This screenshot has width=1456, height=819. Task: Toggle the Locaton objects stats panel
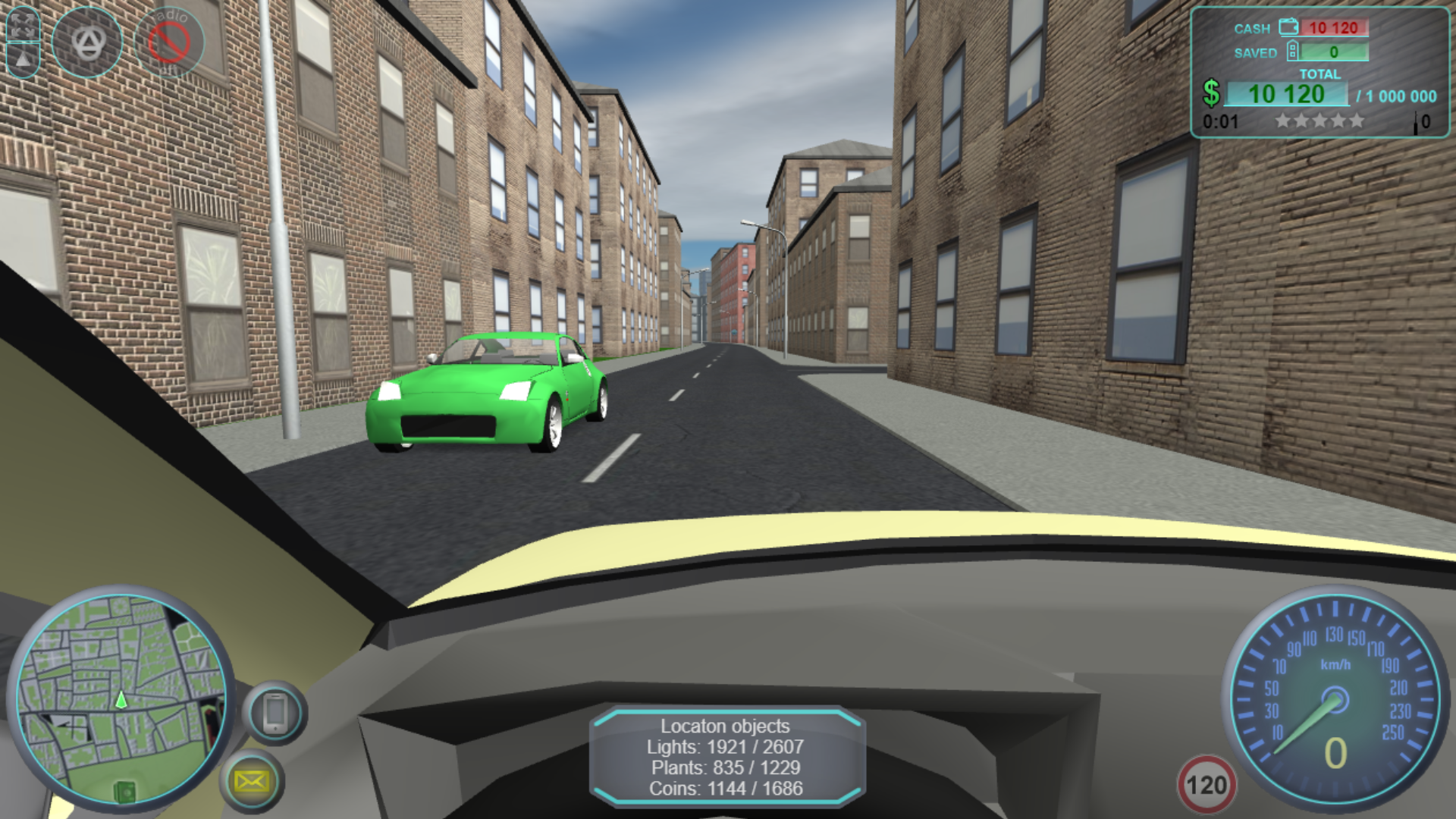[x=726, y=757]
